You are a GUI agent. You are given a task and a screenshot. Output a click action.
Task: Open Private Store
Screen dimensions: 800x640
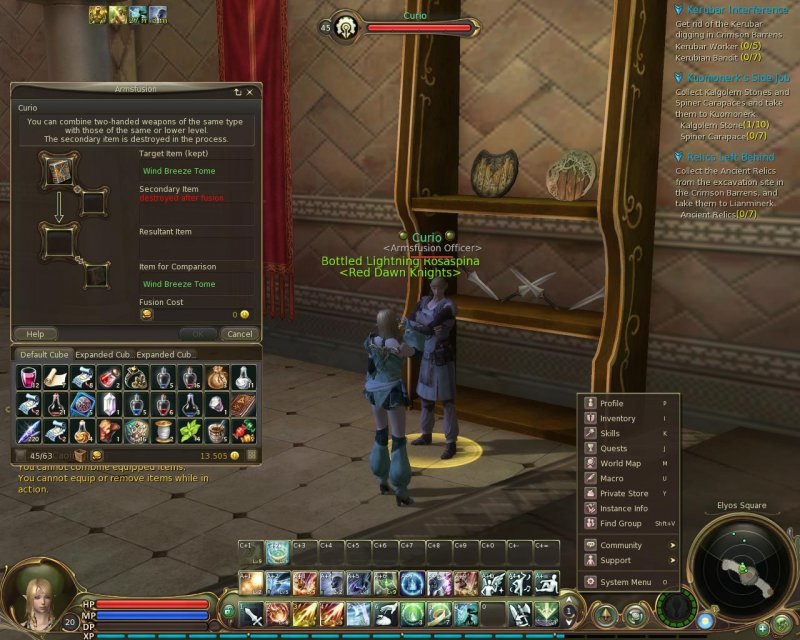coord(624,494)
